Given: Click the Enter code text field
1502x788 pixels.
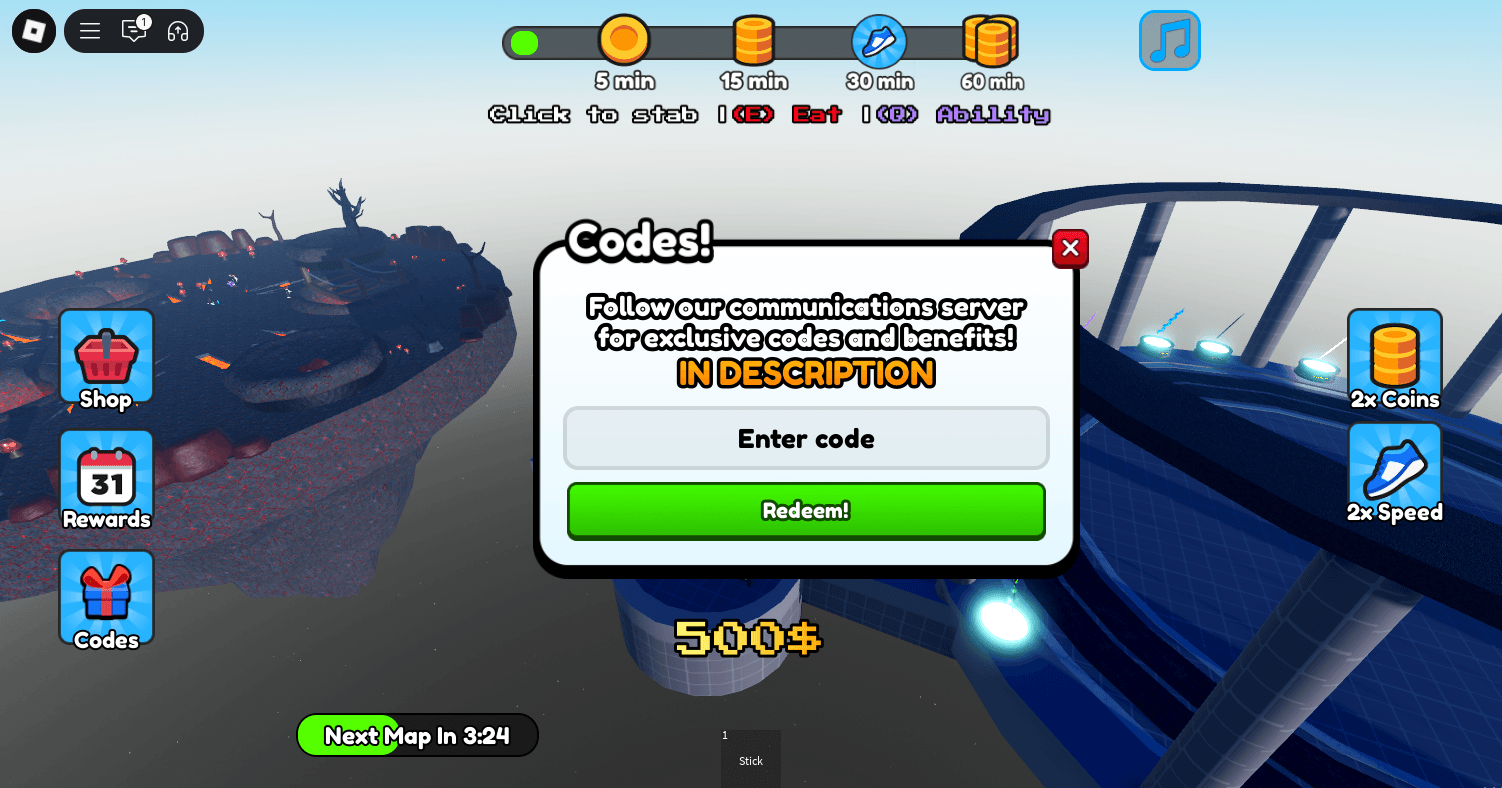Looking at the screenshot, I should 806,438.
